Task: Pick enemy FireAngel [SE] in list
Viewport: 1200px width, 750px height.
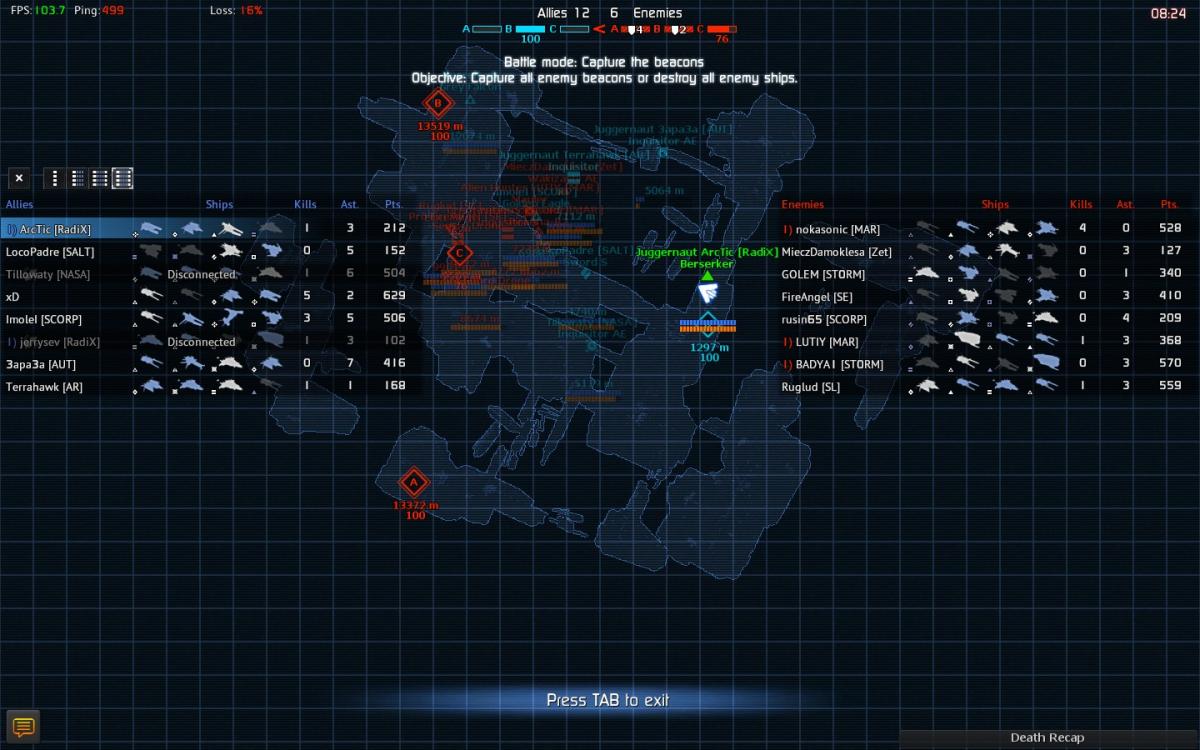Action: tap(817, 297)
